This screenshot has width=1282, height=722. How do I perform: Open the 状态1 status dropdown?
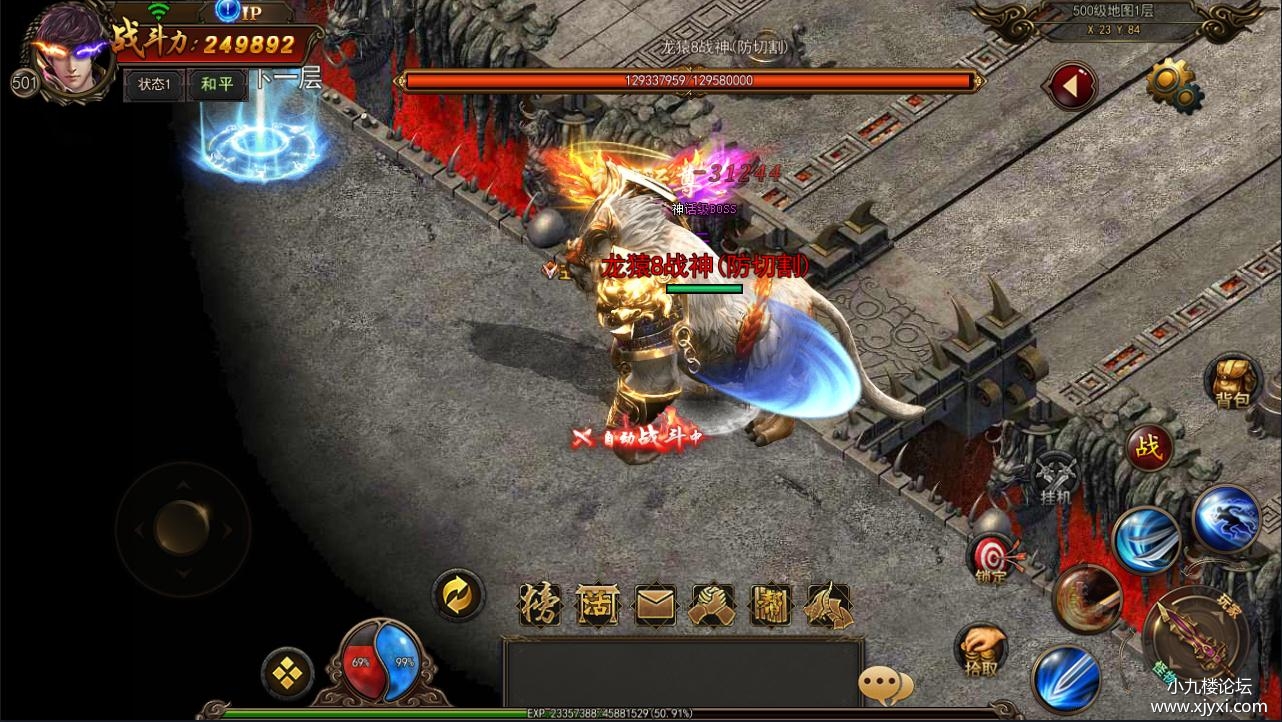coord(154,85)
